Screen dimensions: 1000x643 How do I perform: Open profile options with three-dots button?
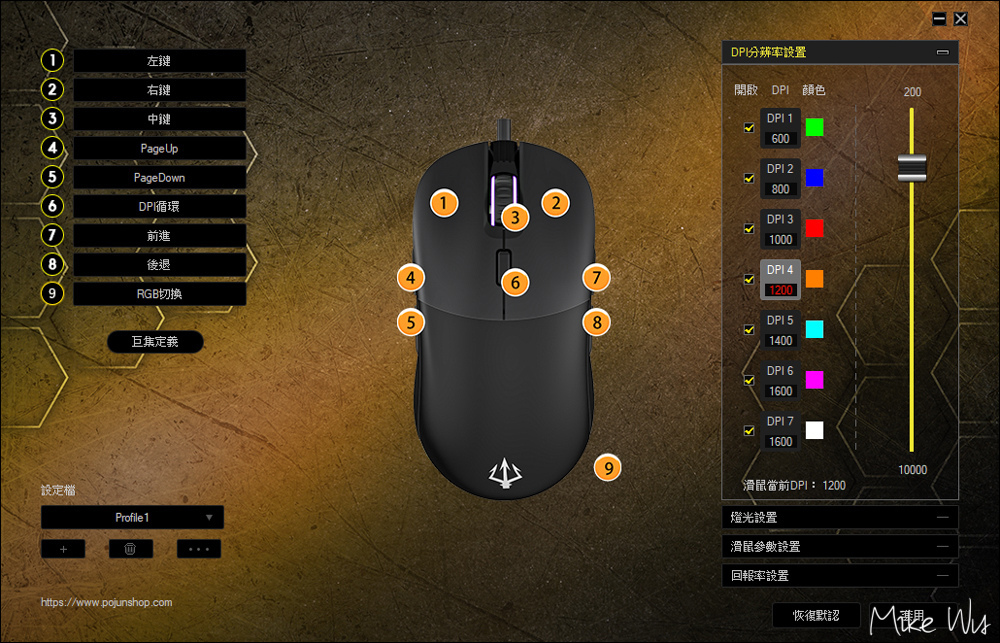tap(198, 549)
